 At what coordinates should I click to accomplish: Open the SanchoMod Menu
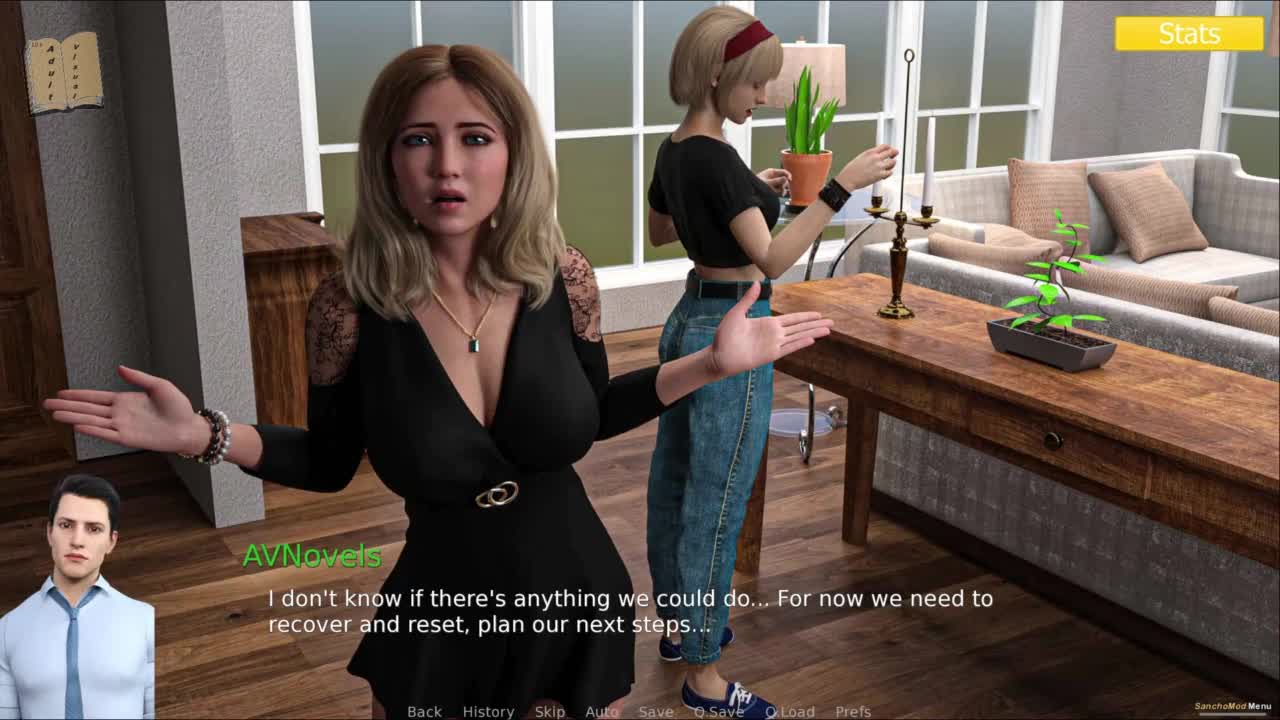click(x=1233, y=706)
